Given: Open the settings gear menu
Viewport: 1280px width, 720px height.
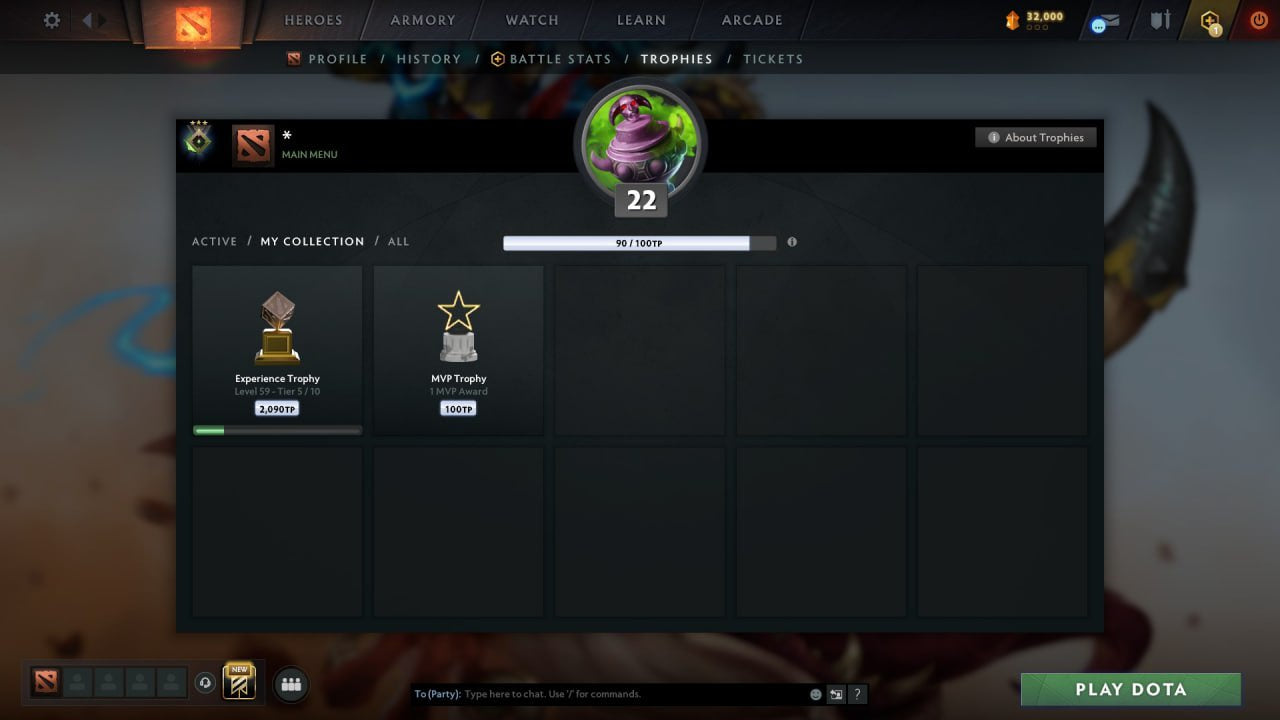Looking at the screenshot, I should (51, 19).
